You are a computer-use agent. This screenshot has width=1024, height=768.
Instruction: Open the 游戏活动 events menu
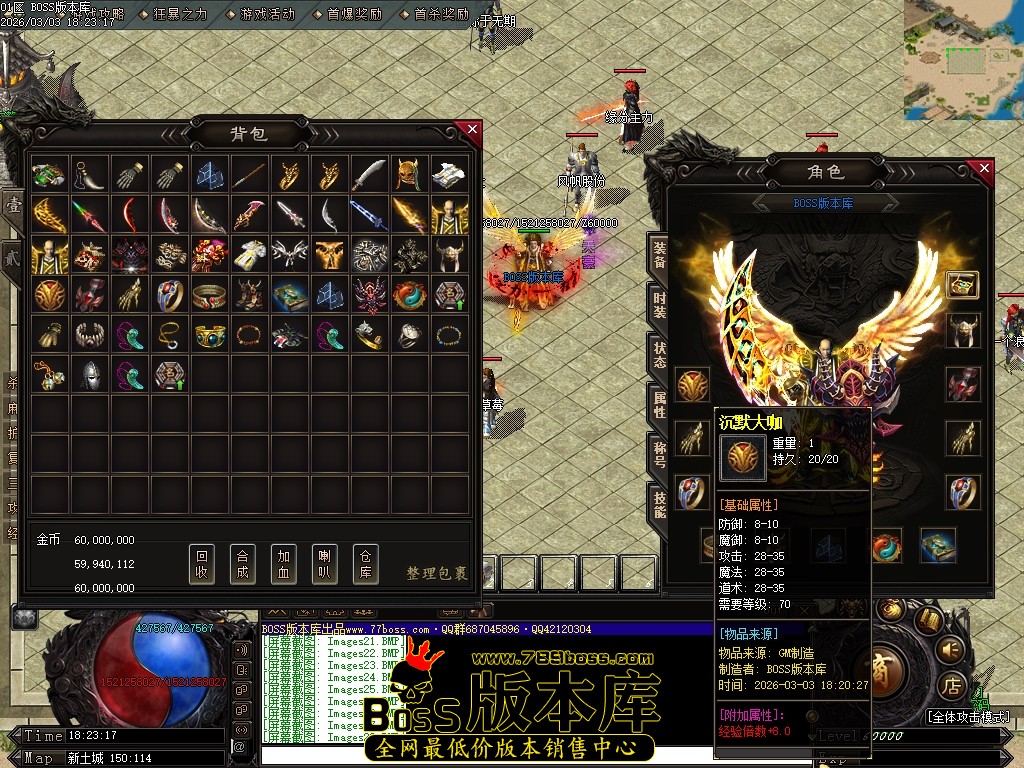tap(267, 14)
